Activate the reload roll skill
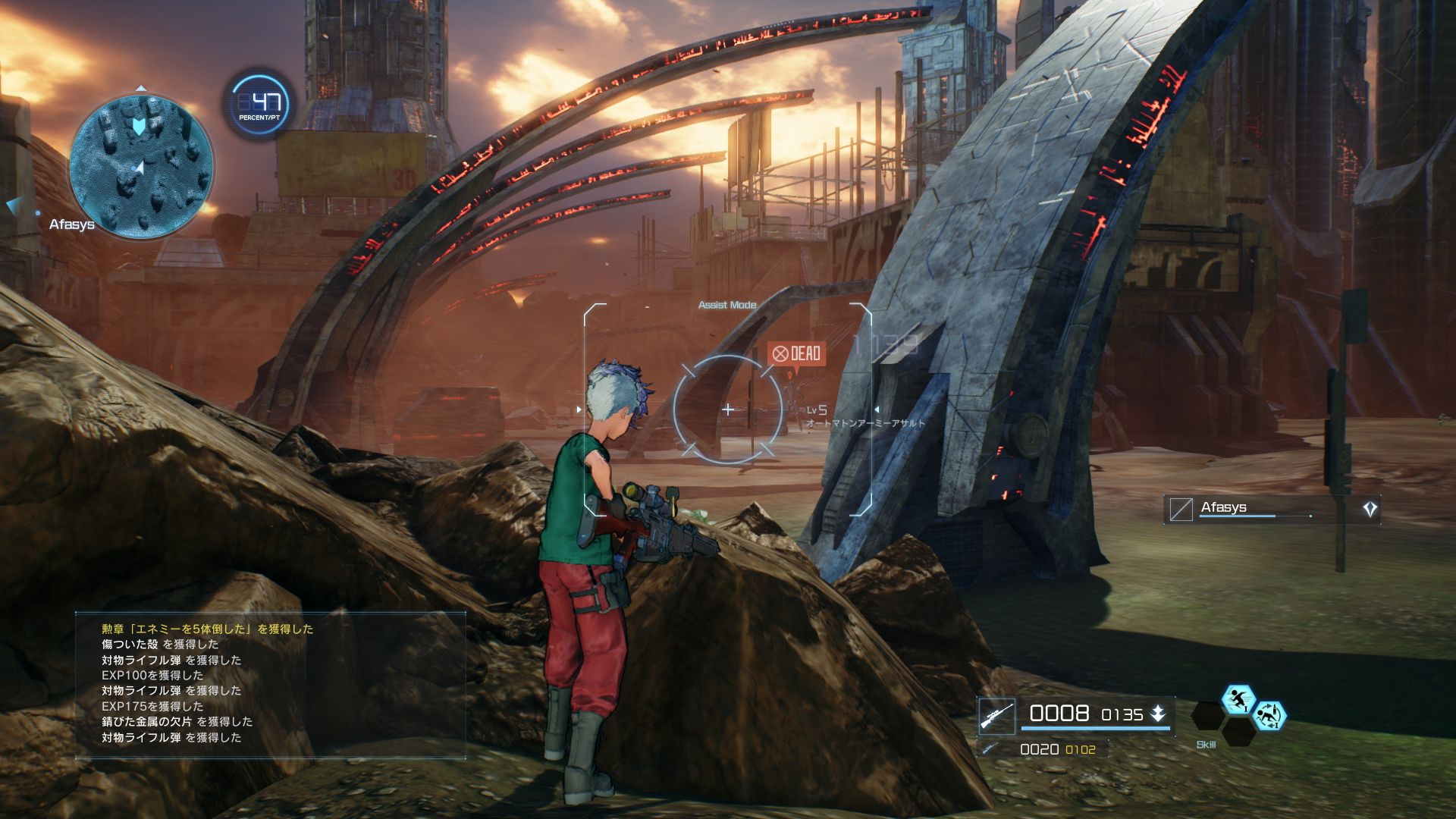The width and height of the screenshot is (1456, 819). [x=1269, y=715]
